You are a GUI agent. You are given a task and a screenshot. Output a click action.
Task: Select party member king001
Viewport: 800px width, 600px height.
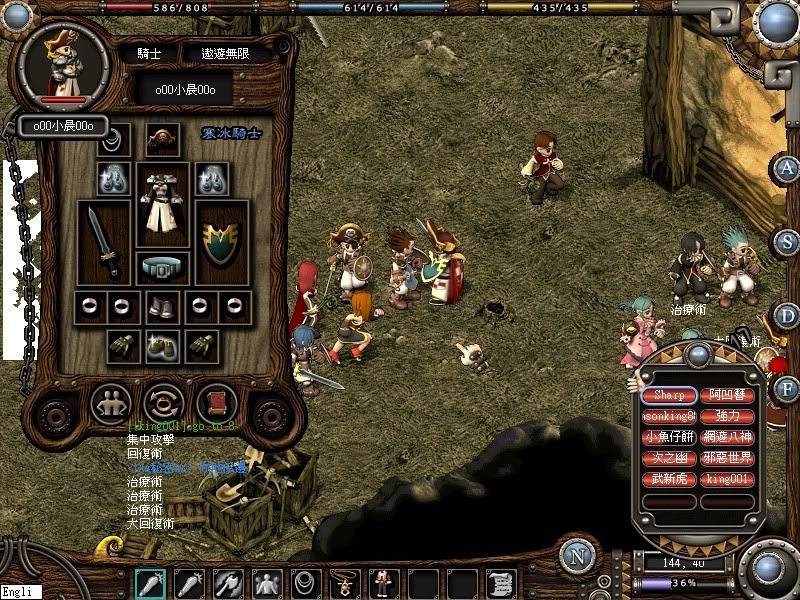pos(727,480)
